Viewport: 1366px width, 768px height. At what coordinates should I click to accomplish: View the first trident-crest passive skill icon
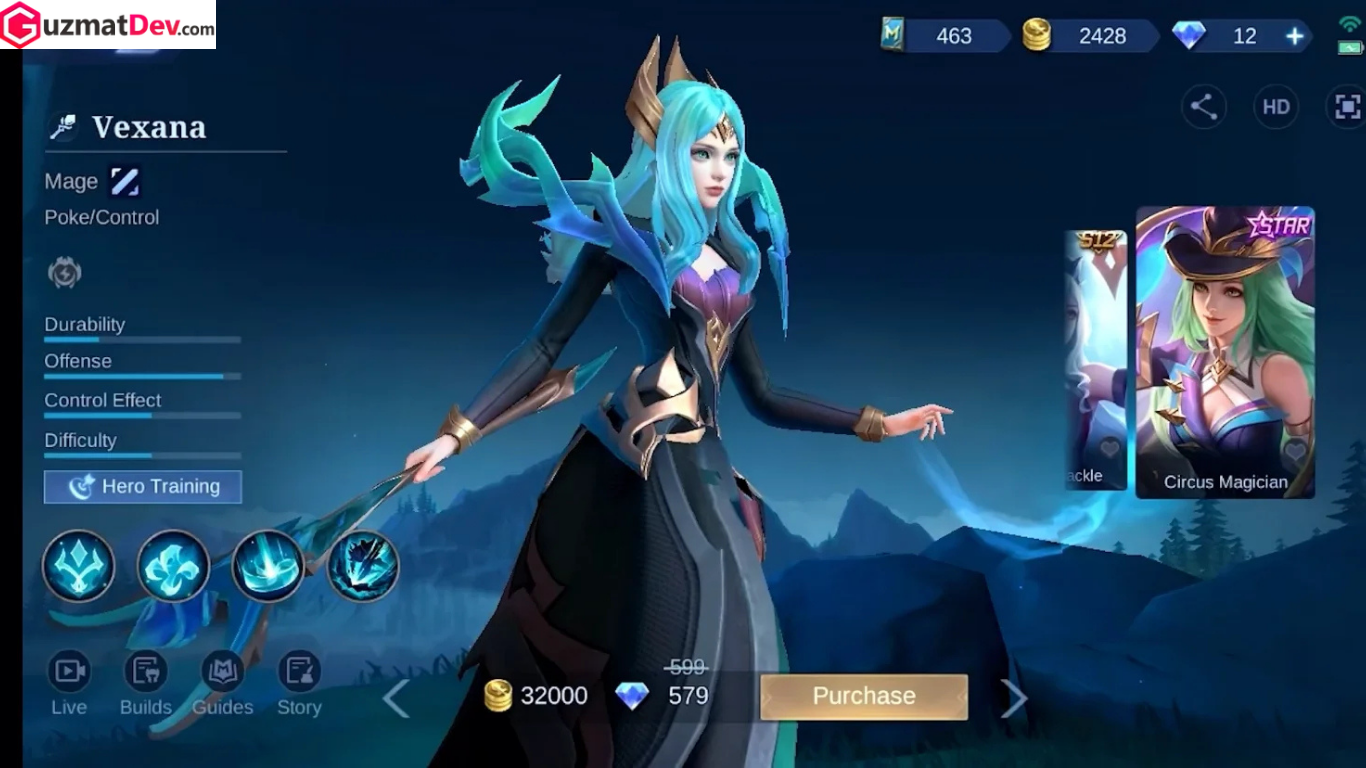click(78, 566)
